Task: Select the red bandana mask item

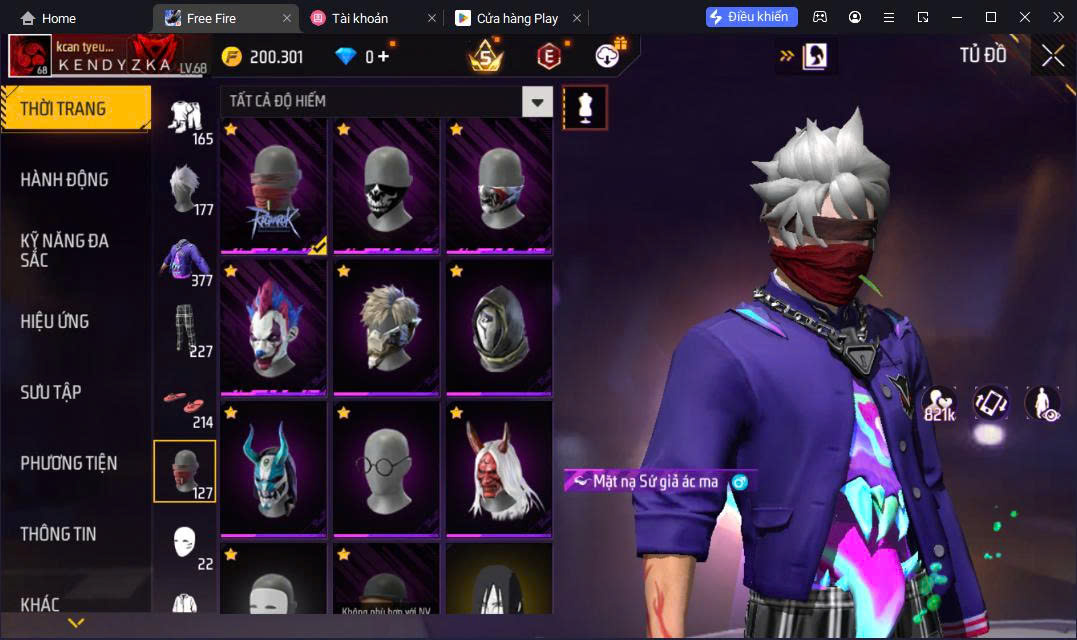Action: coord(274,186)
